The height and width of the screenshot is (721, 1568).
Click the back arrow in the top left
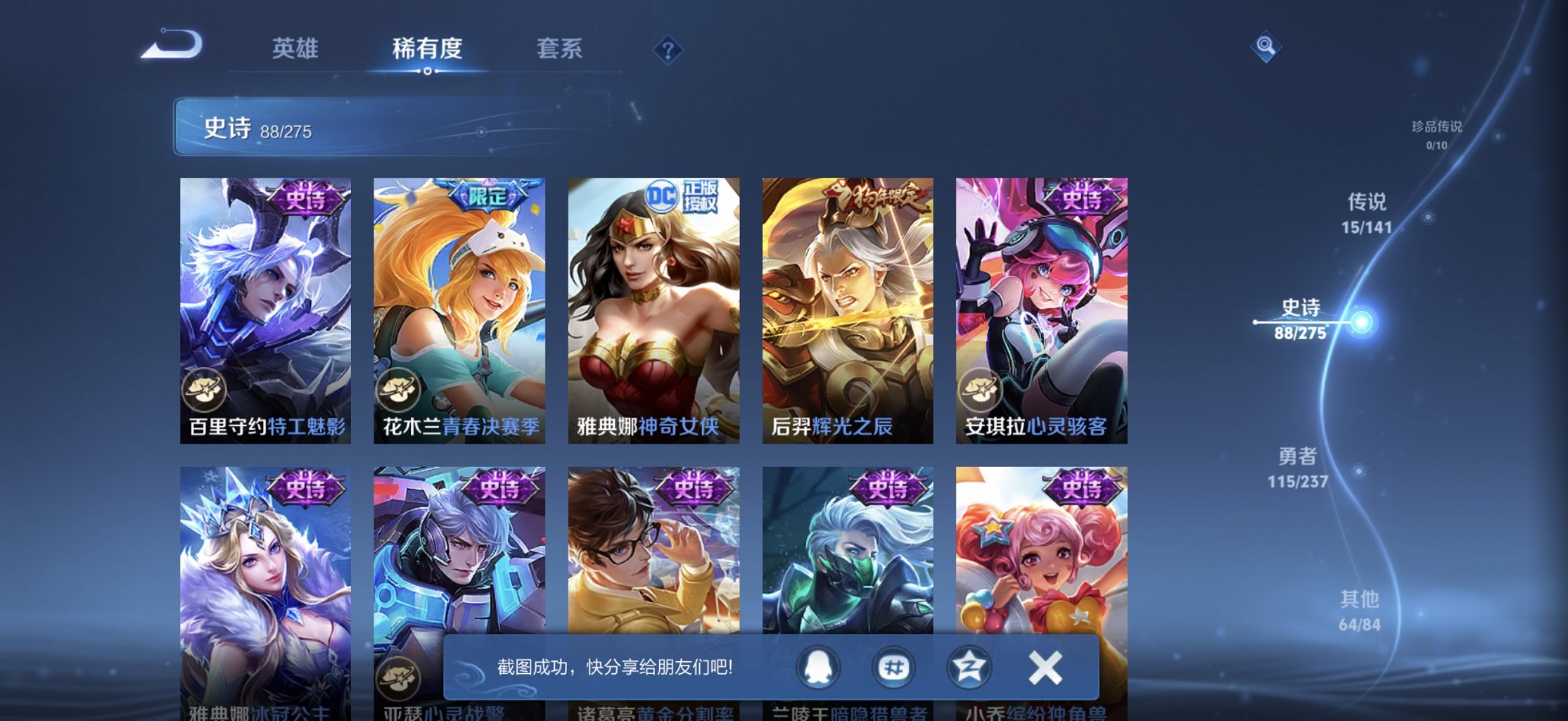[x=172, y=46]
